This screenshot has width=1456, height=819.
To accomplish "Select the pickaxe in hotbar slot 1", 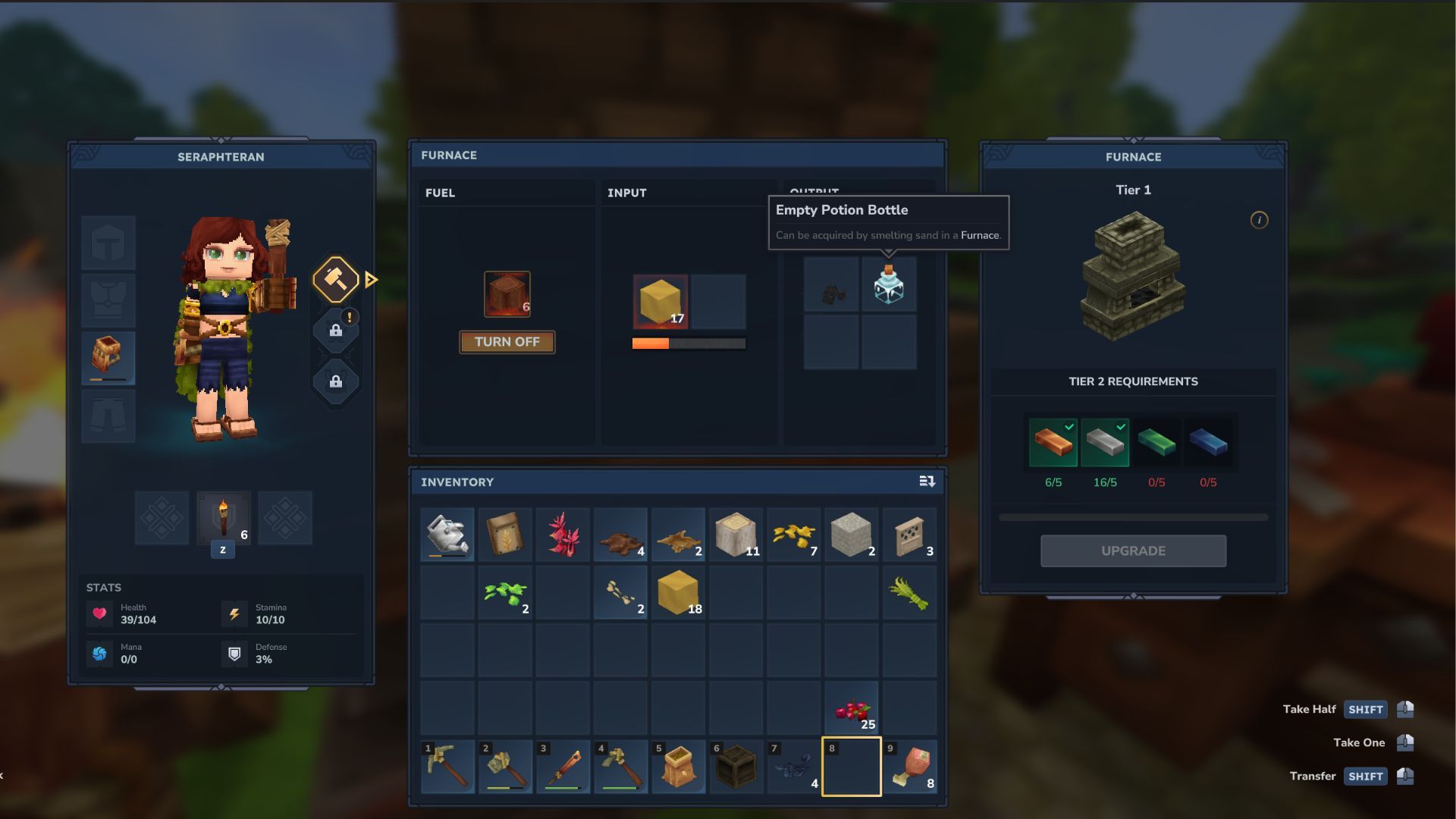I will coord(447,767).
